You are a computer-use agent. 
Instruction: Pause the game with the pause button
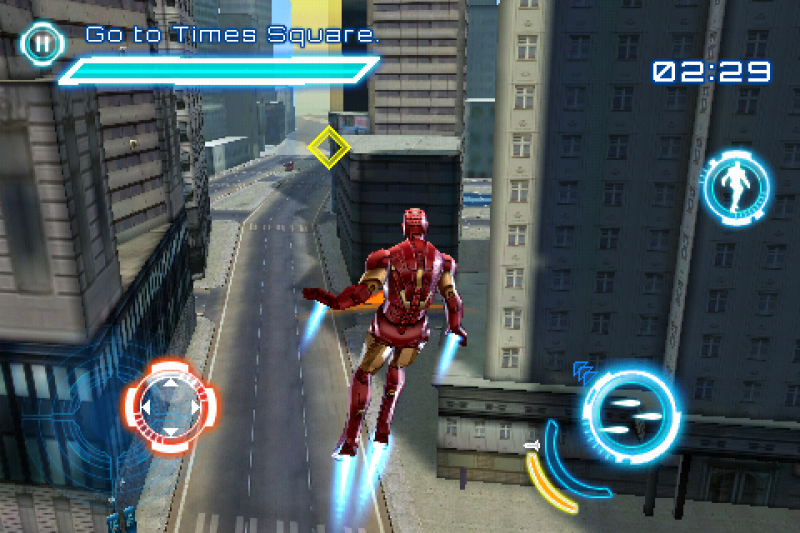pos(41,44)
